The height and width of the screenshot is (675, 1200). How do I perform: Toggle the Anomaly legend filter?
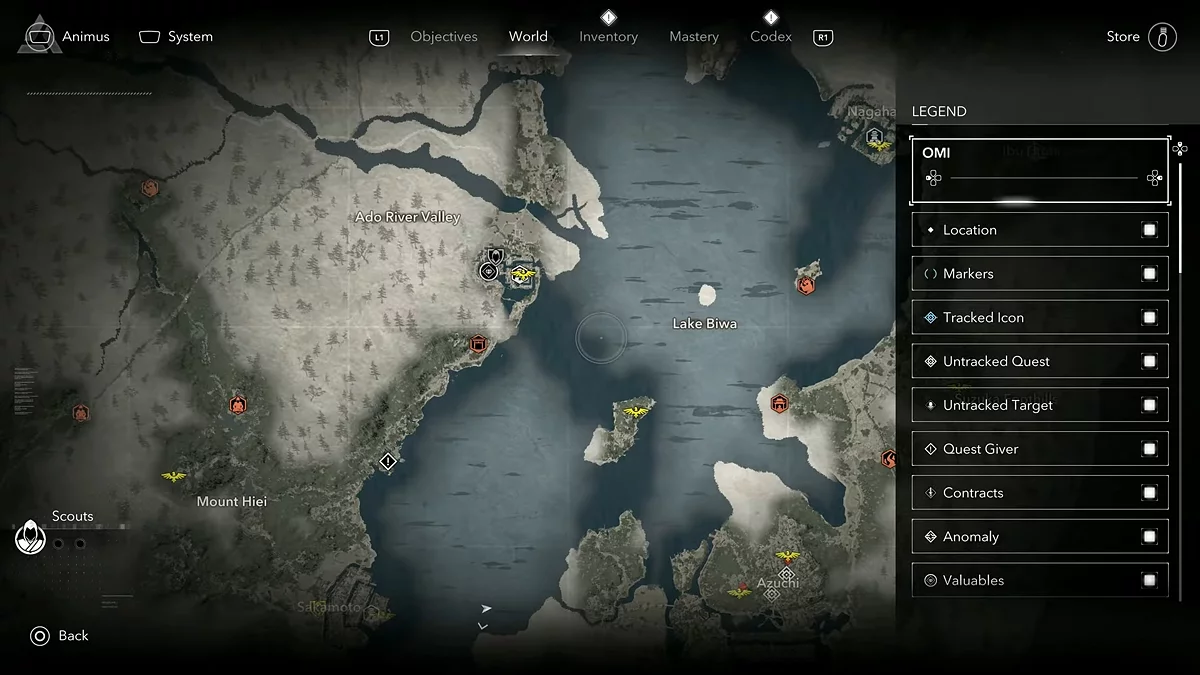[1149, 537]
